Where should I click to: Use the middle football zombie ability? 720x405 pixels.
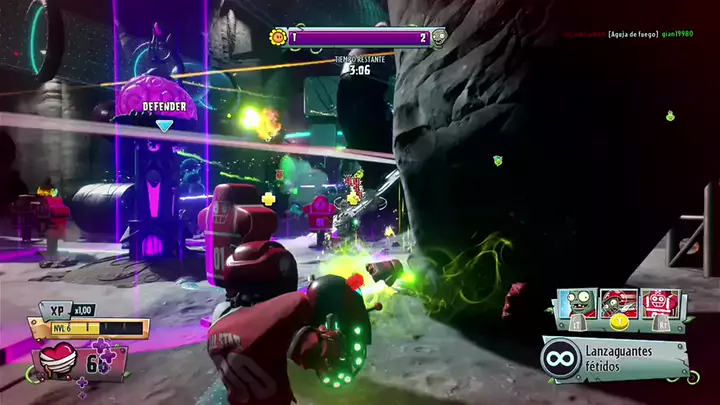coord(618,304)
